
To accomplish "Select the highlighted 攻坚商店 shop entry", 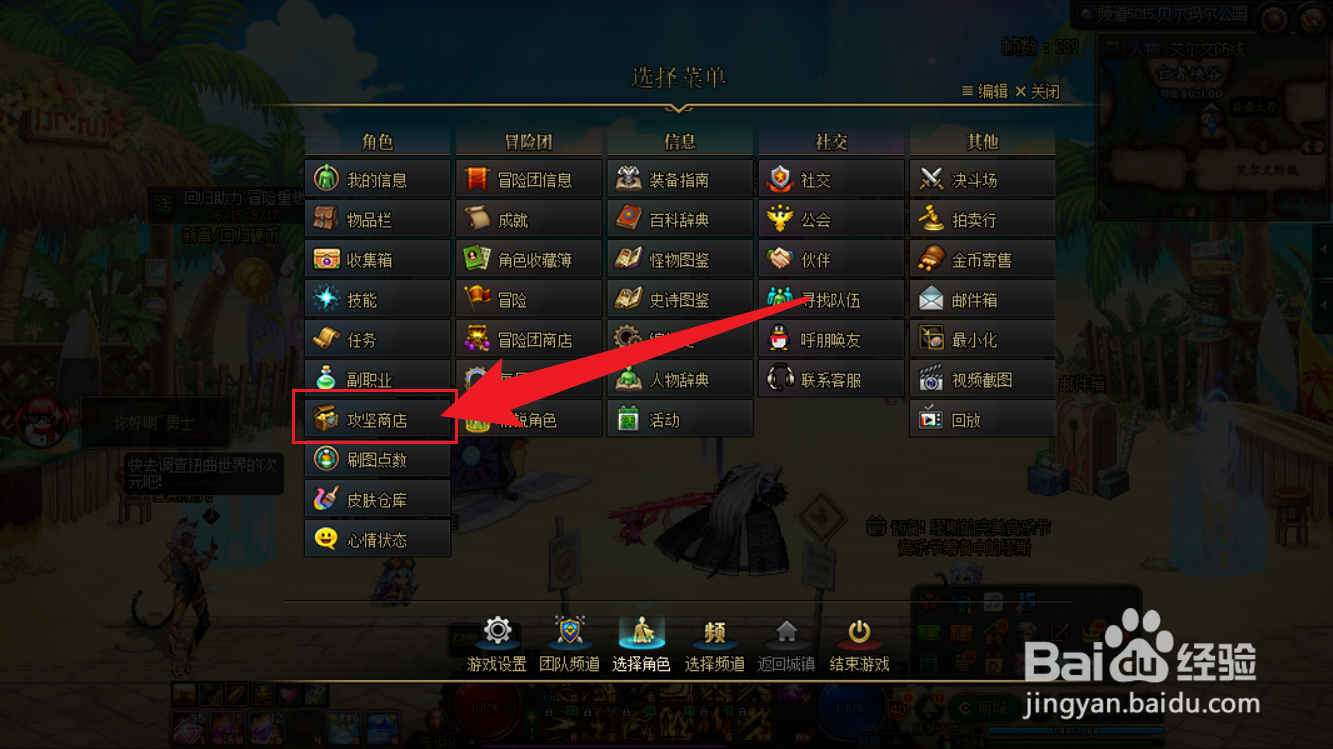I will (377, 418).
